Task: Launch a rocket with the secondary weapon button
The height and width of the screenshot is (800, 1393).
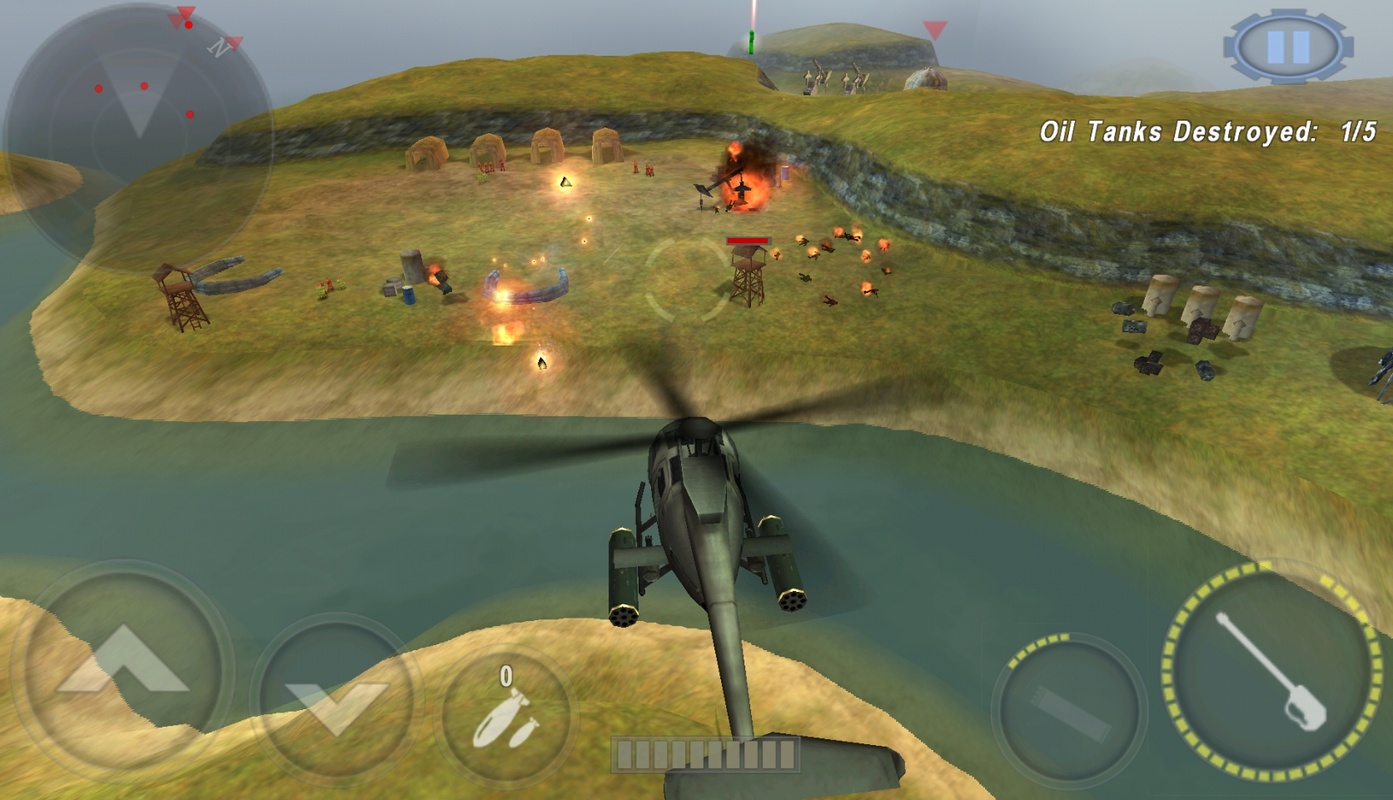Action: pos(1069,710)
